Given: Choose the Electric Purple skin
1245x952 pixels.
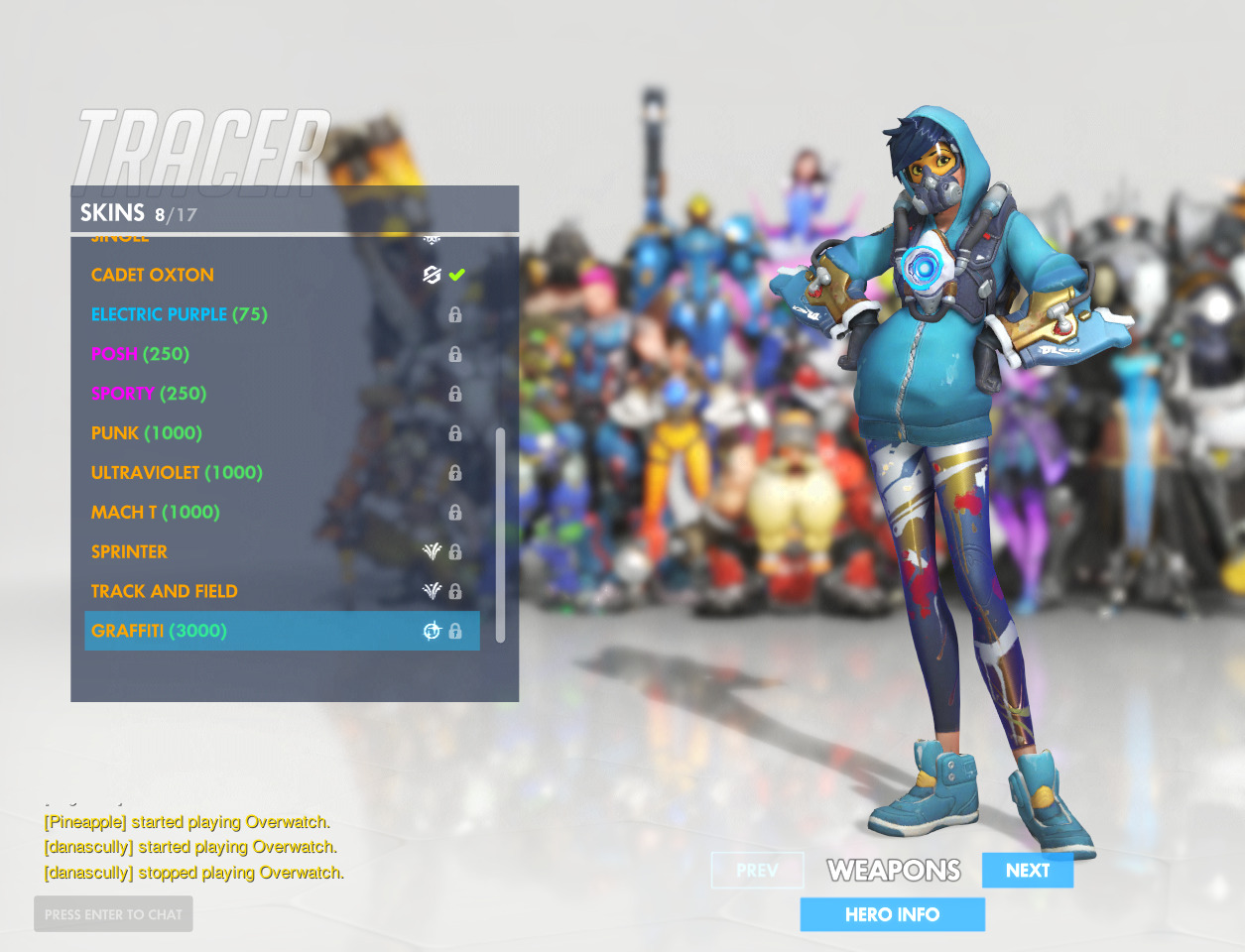Looking at the screenshot, I should [x=179, y=314].
